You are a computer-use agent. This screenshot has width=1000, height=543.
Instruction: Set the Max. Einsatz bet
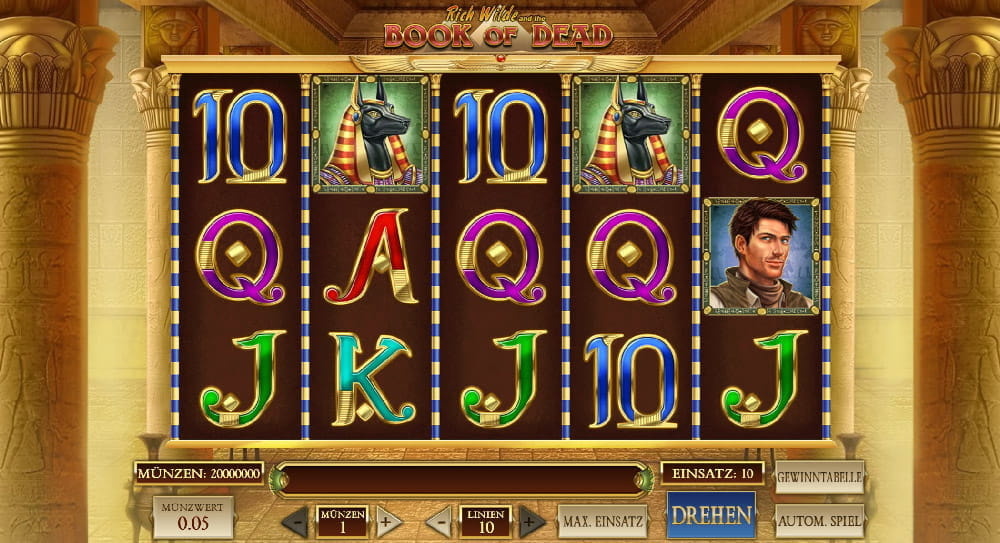(603, 521)
